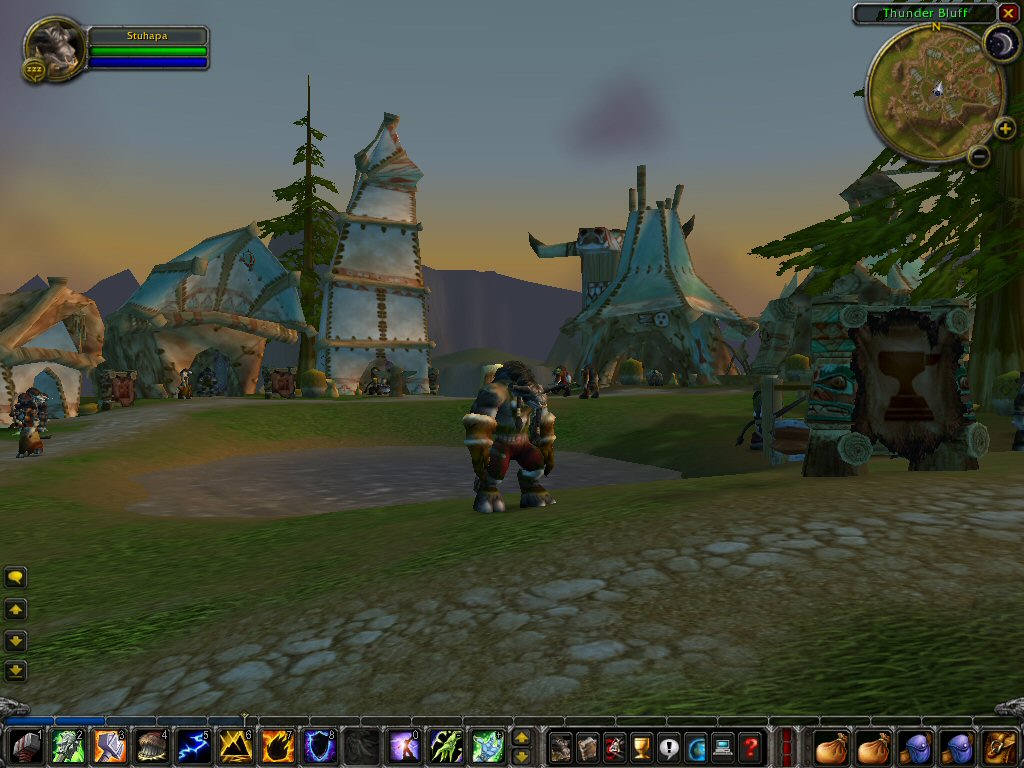Use the yellow mountain ability in slot 6

pos(235,746)
